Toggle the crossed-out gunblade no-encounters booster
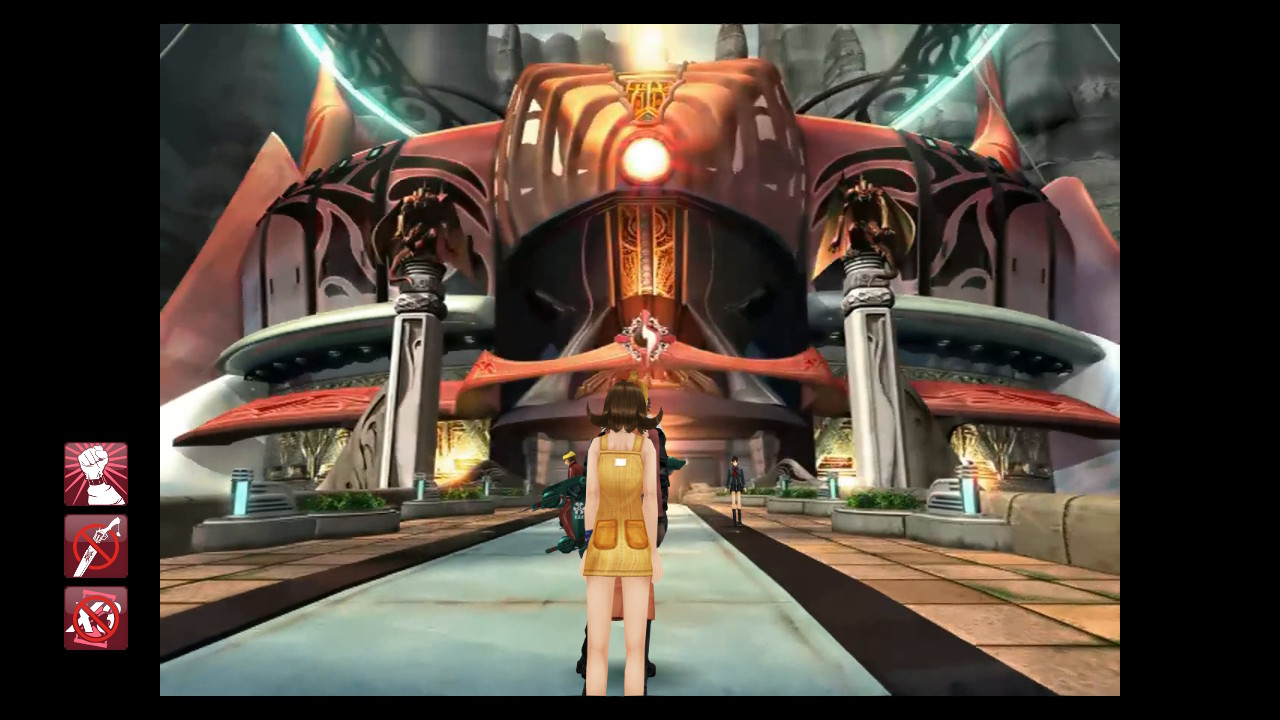Image resolution: width=1280 pixels, height=720 pixels. [x=96, y=546]
